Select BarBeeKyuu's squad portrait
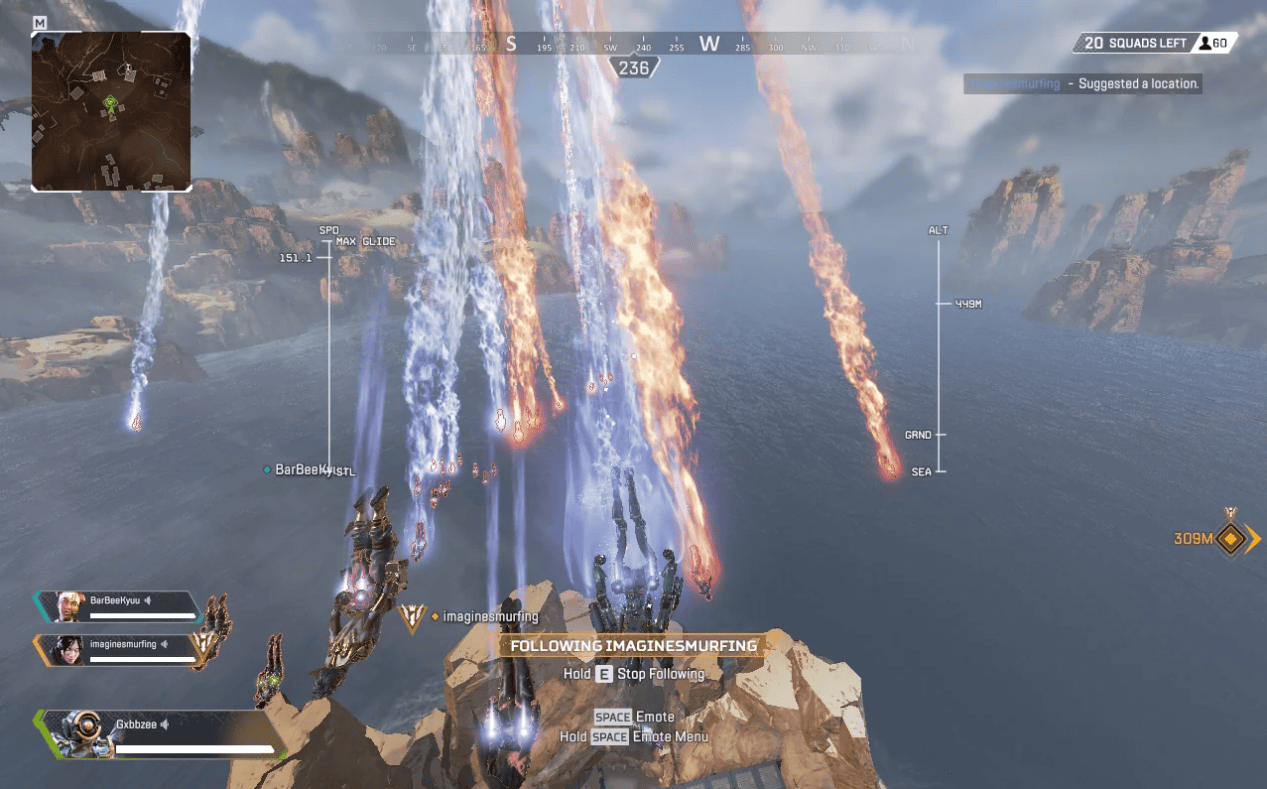1267x789 pixels. coord(70,606)
